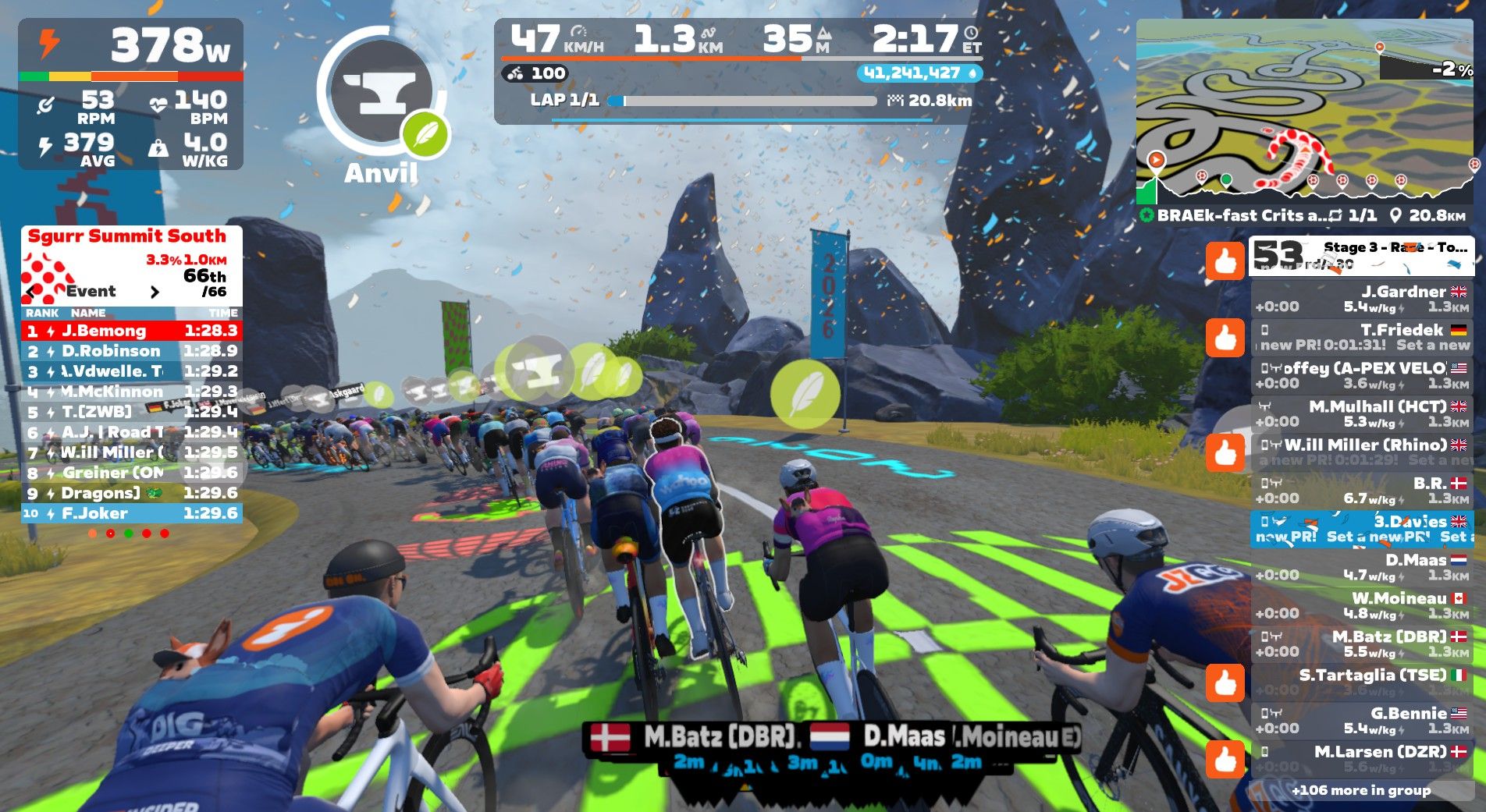1486x812 pixels.
Task: Choose M.Batz (DBR) rider row
Action: coord(1361,644)
